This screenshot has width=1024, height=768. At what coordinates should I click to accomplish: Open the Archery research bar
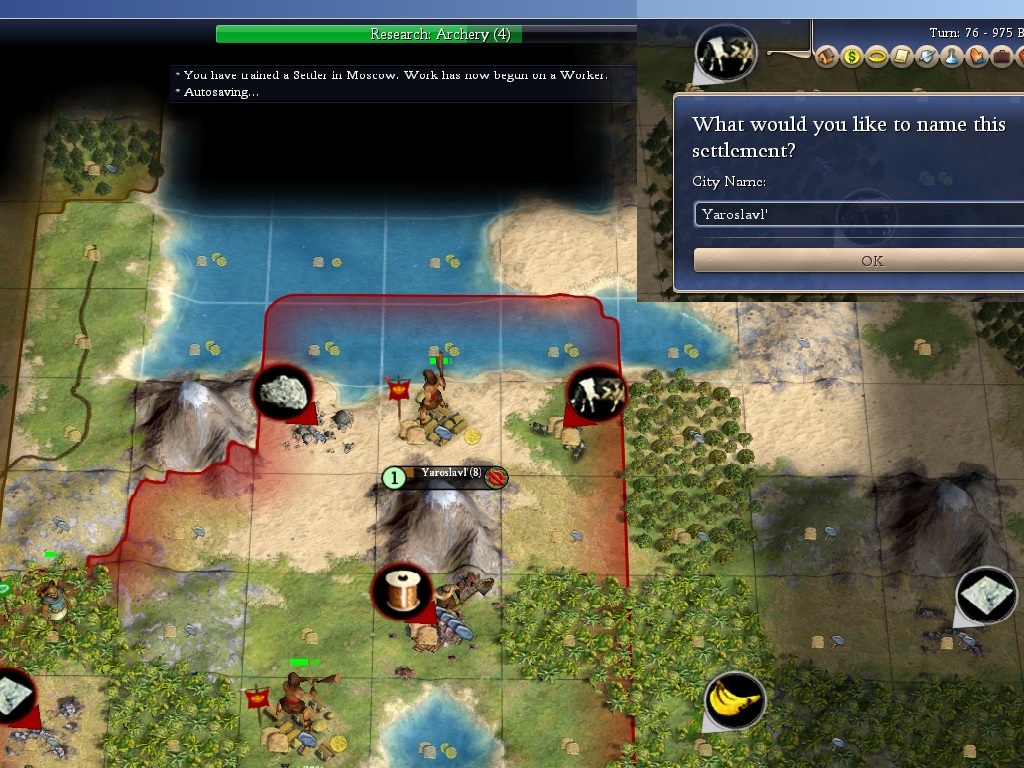[x=440, y=34]
